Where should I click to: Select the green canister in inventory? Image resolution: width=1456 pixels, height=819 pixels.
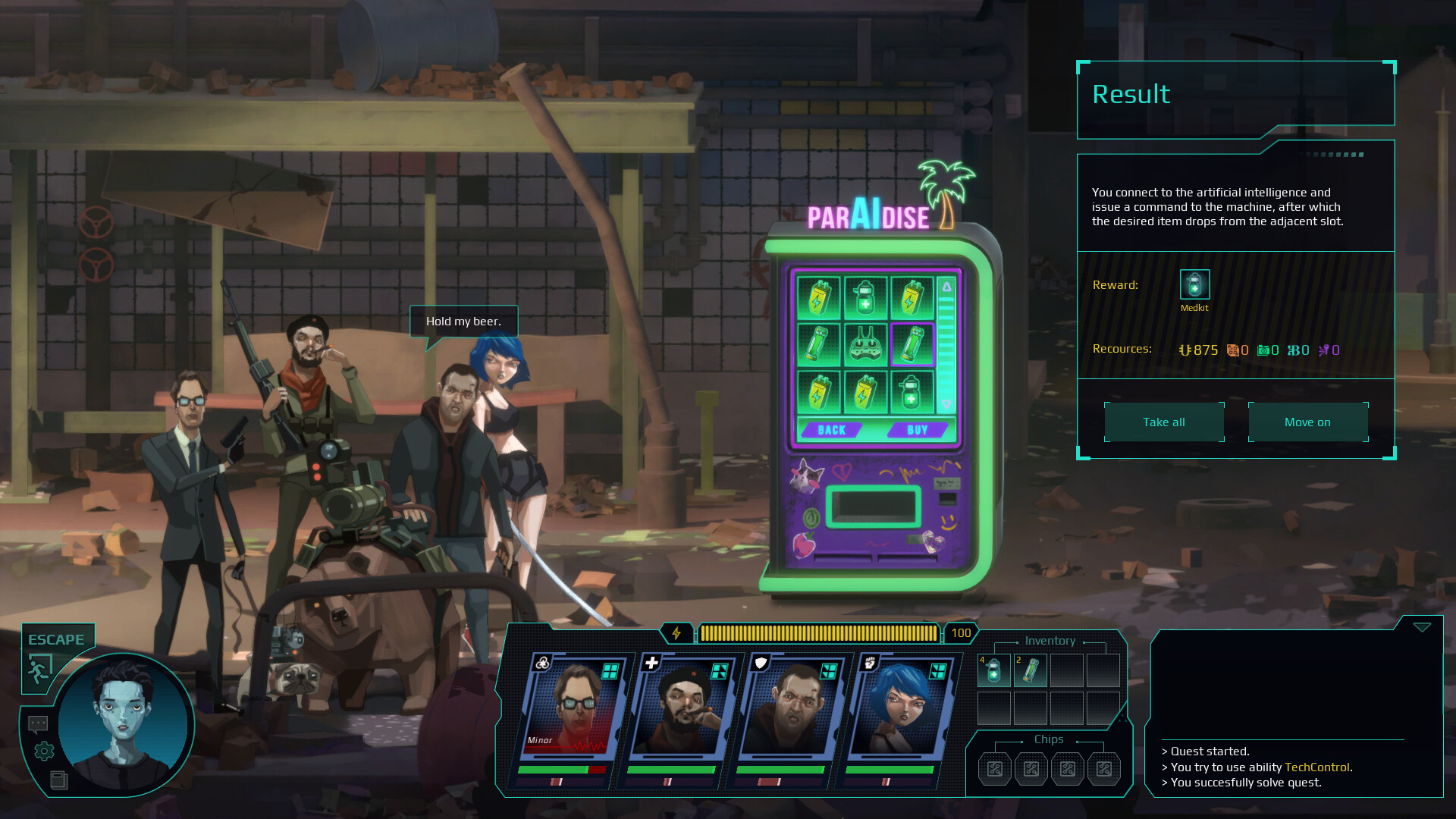pos(1030,671)
